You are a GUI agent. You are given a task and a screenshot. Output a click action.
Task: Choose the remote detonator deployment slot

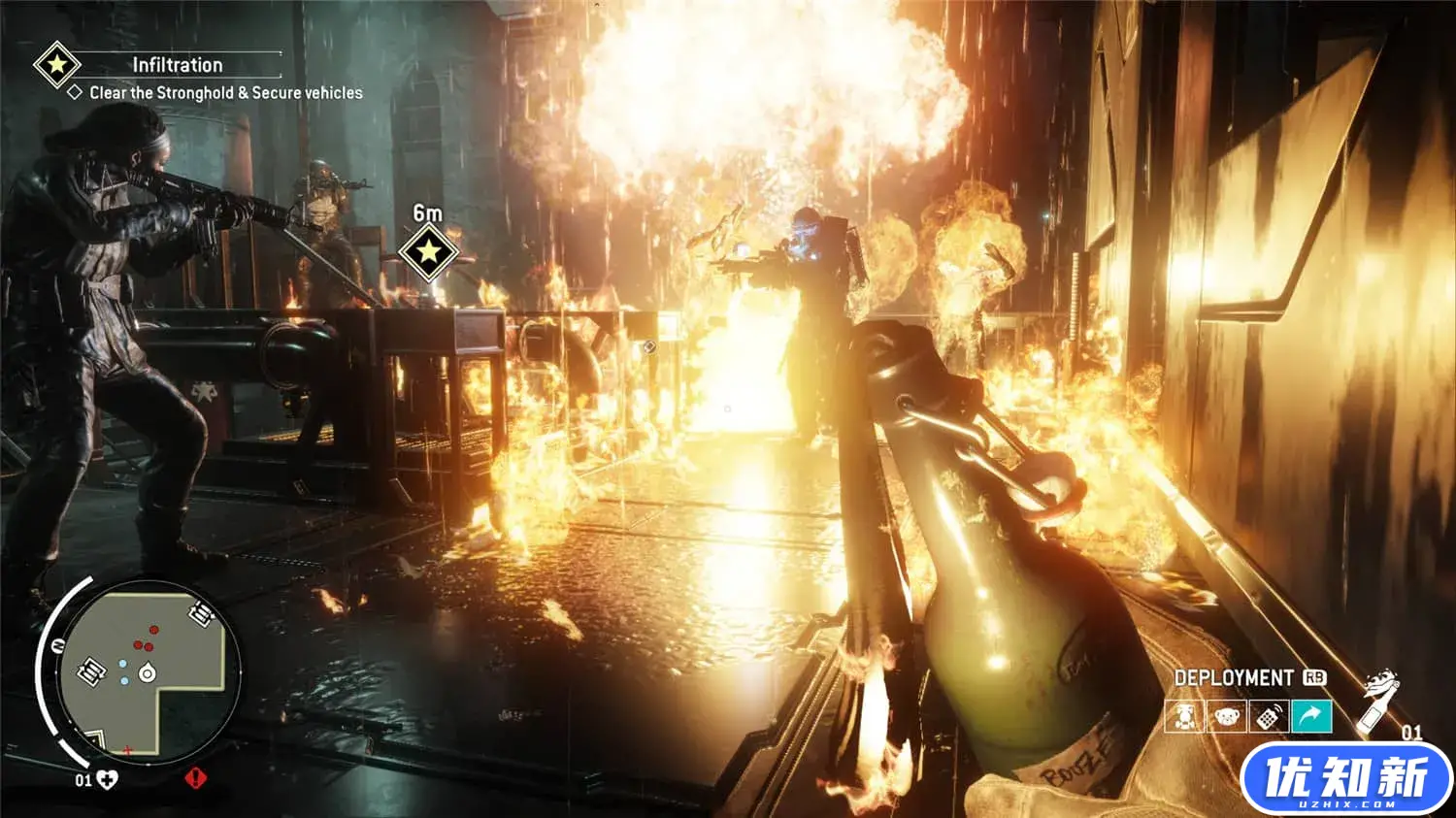(x=1269, y=717)
